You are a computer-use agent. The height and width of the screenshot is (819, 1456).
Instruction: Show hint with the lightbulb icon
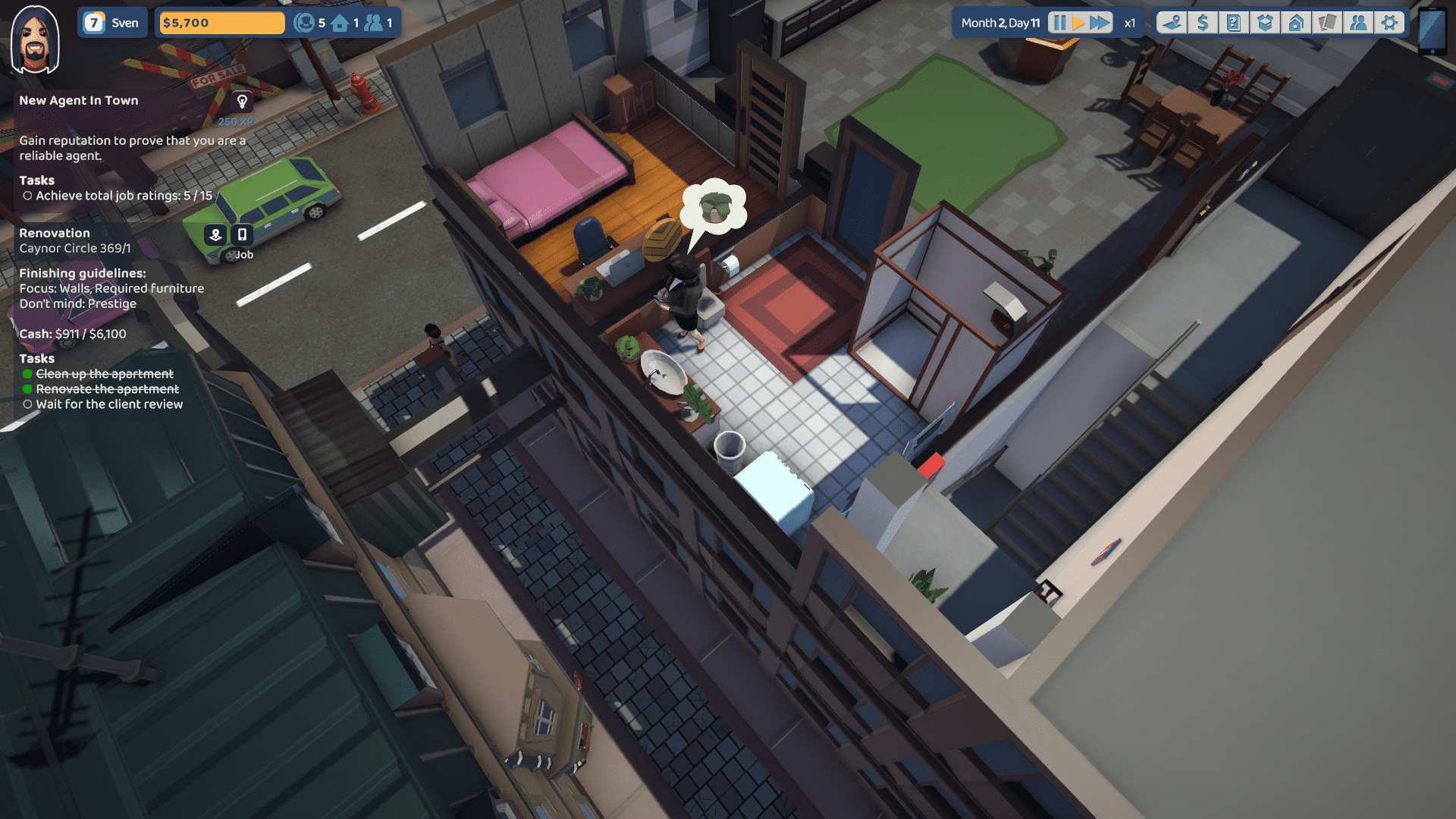242,101
